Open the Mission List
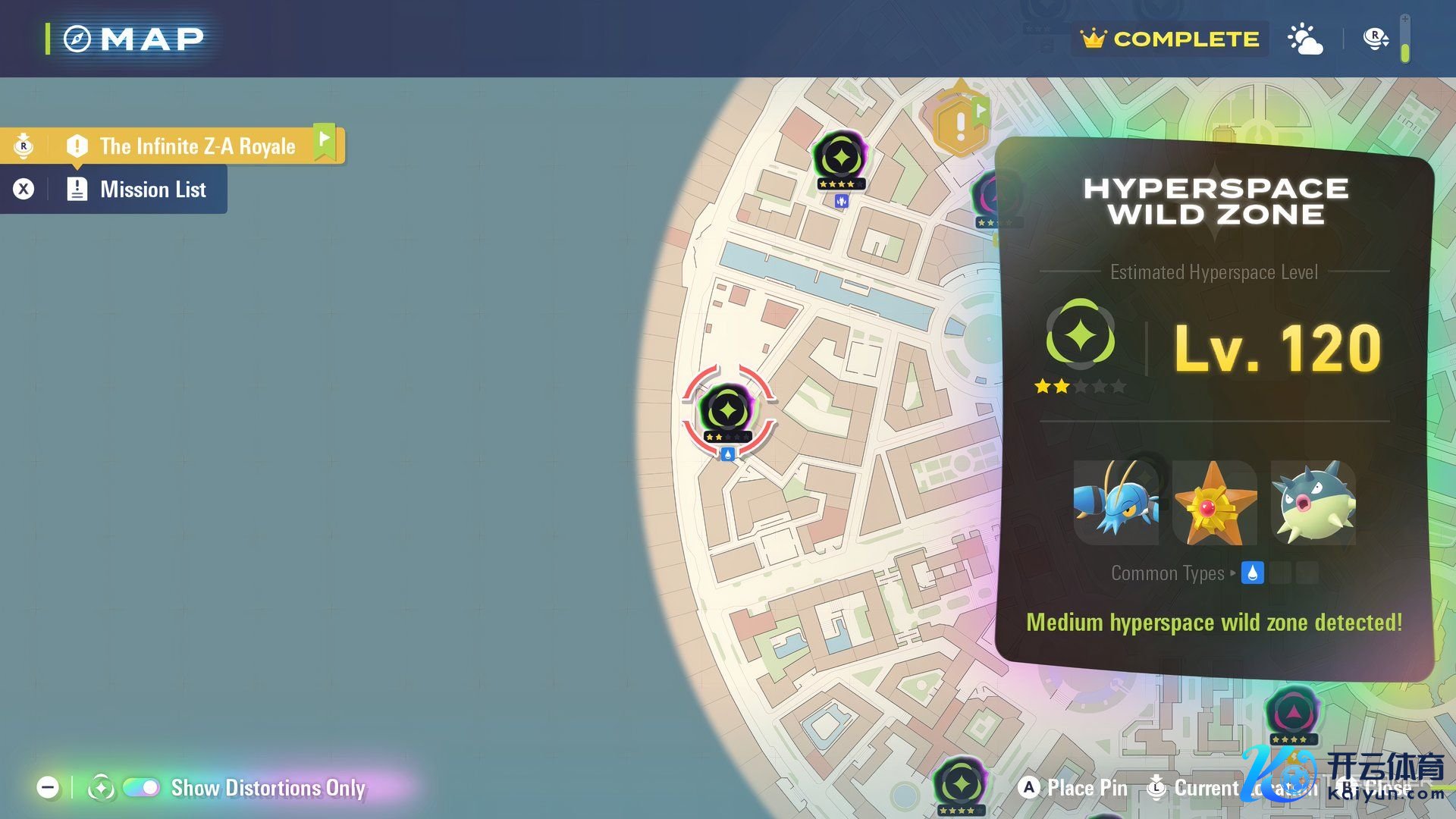 pyautogui.click(x=152, y=189)
